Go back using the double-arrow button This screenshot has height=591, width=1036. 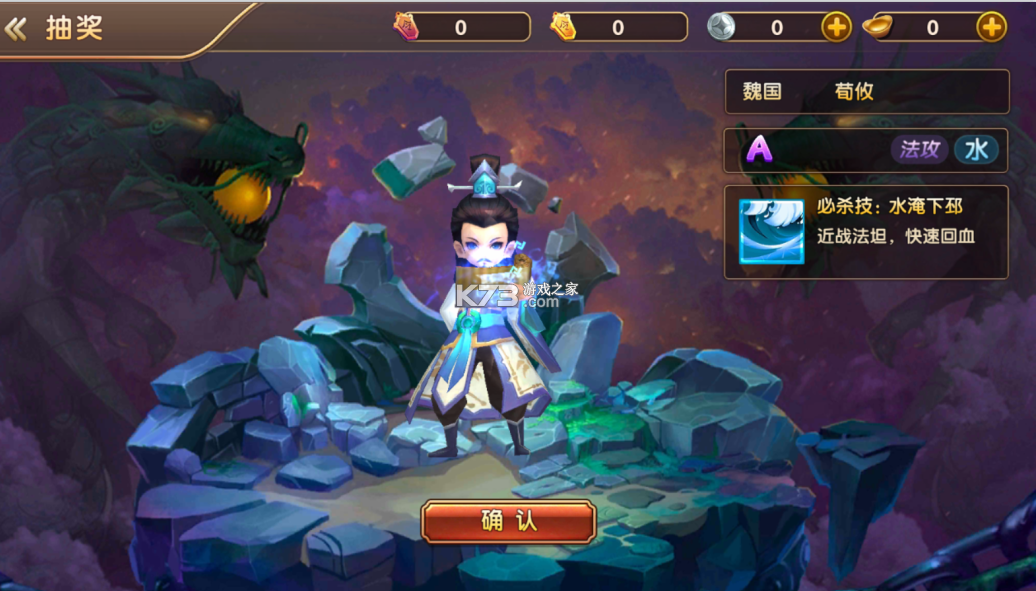15,28
